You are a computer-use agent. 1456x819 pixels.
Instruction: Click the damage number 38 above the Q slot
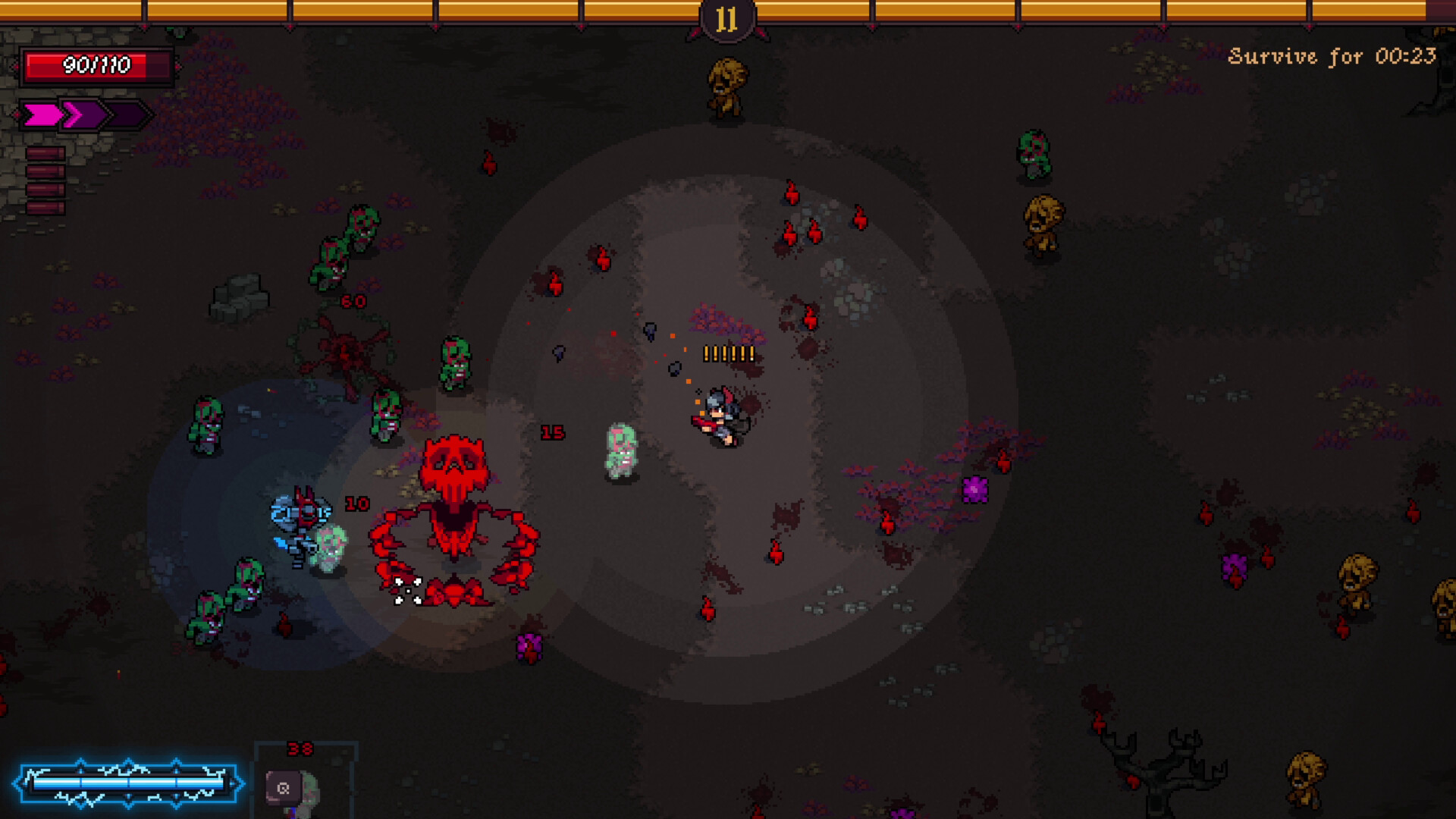click(x=302, y=747)
